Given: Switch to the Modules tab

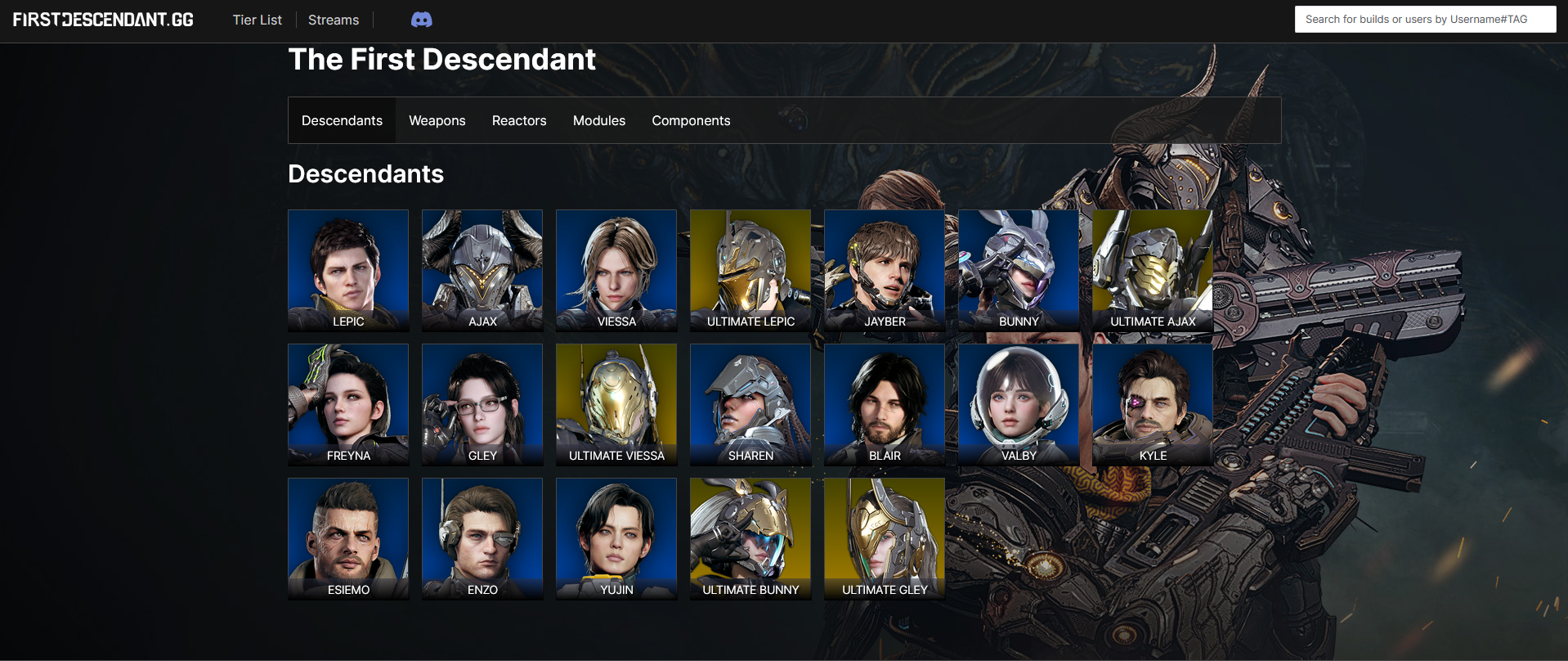Looking at the screenshot, I should coord(598,120).
